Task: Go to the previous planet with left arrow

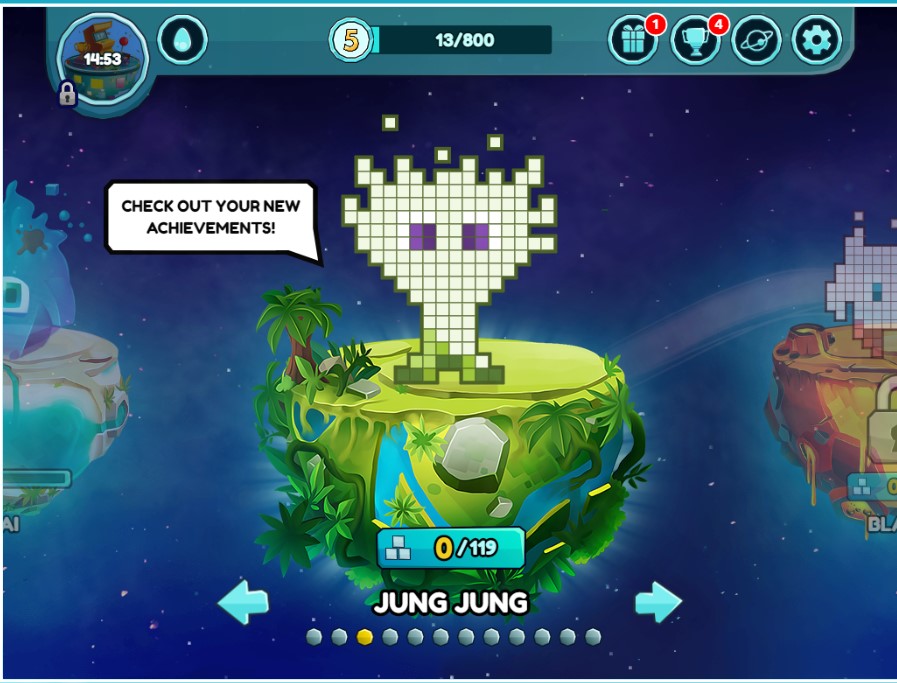Action: [243, 602]
